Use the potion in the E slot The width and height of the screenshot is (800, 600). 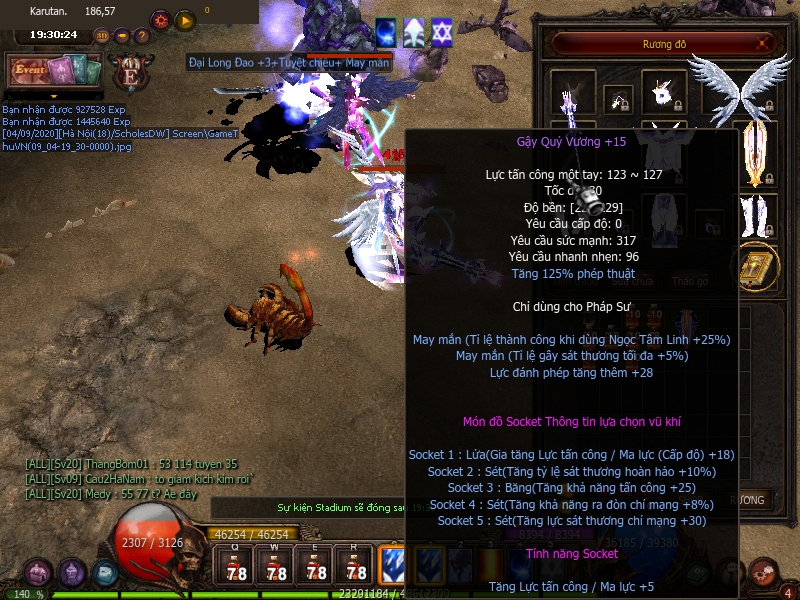coord(317,566)
